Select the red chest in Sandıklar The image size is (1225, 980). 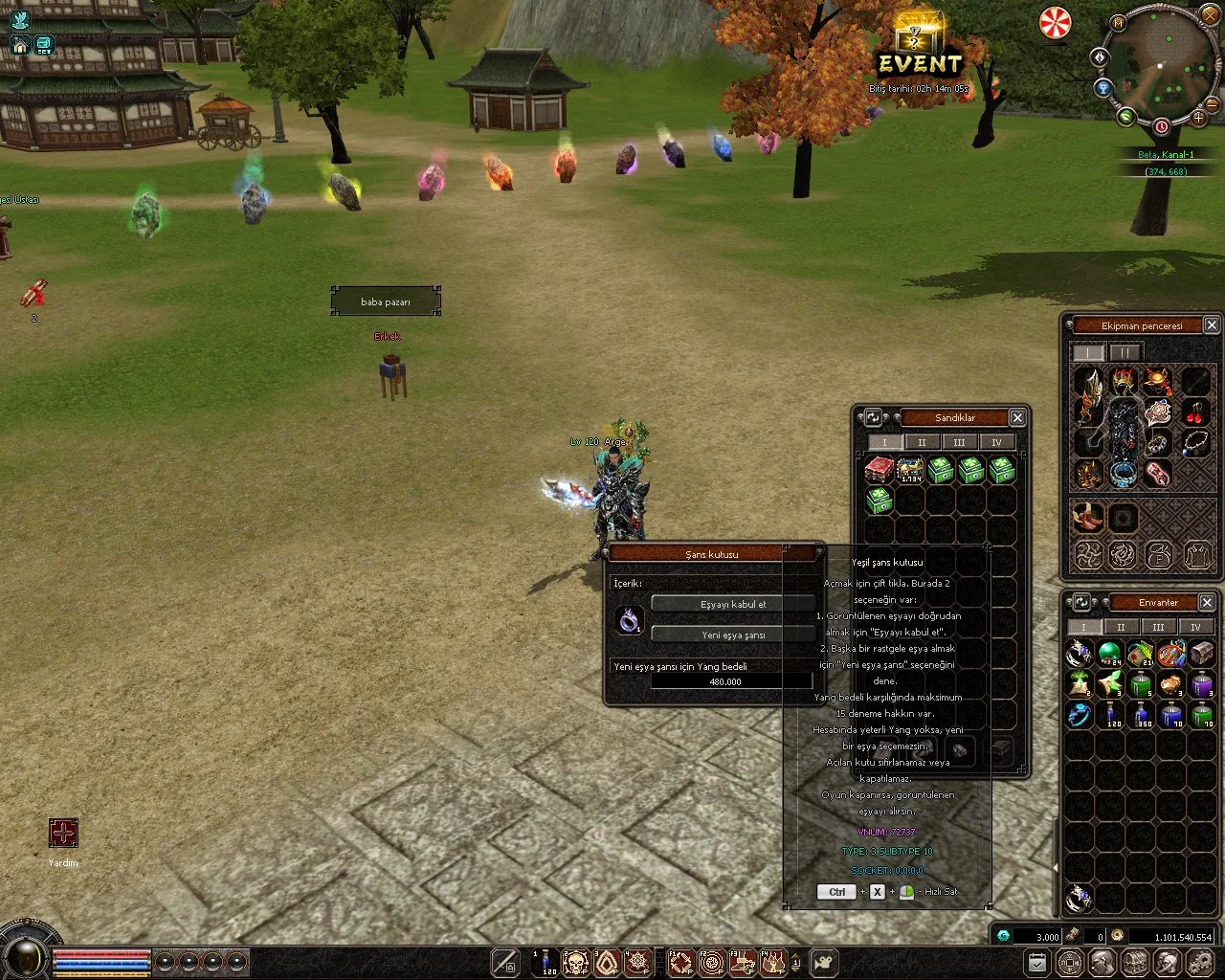tap(879, 470)
